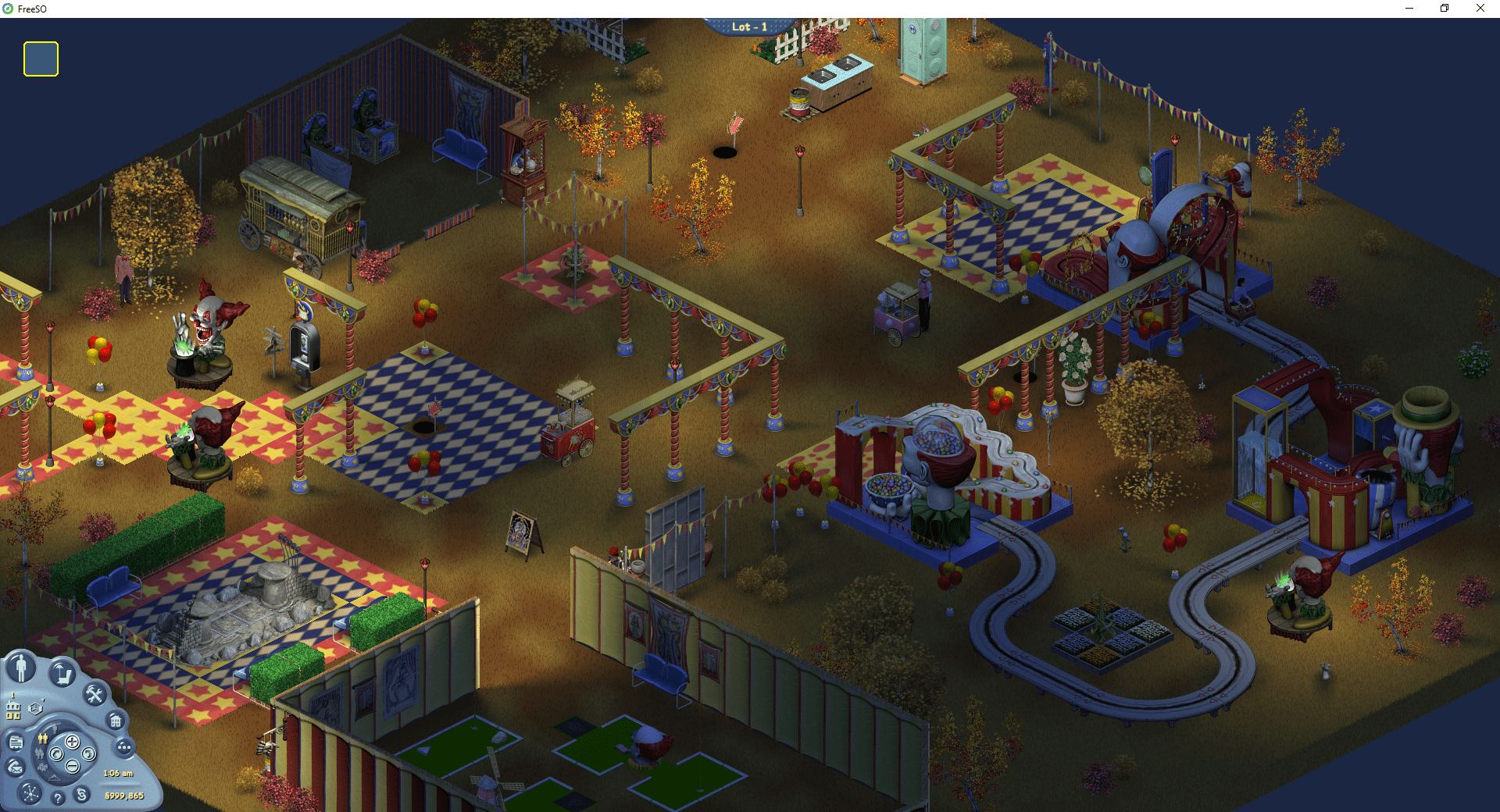Expand more options with the ellipsis button
This screenshot has height=812, width=1500.
tap(124, 747)
